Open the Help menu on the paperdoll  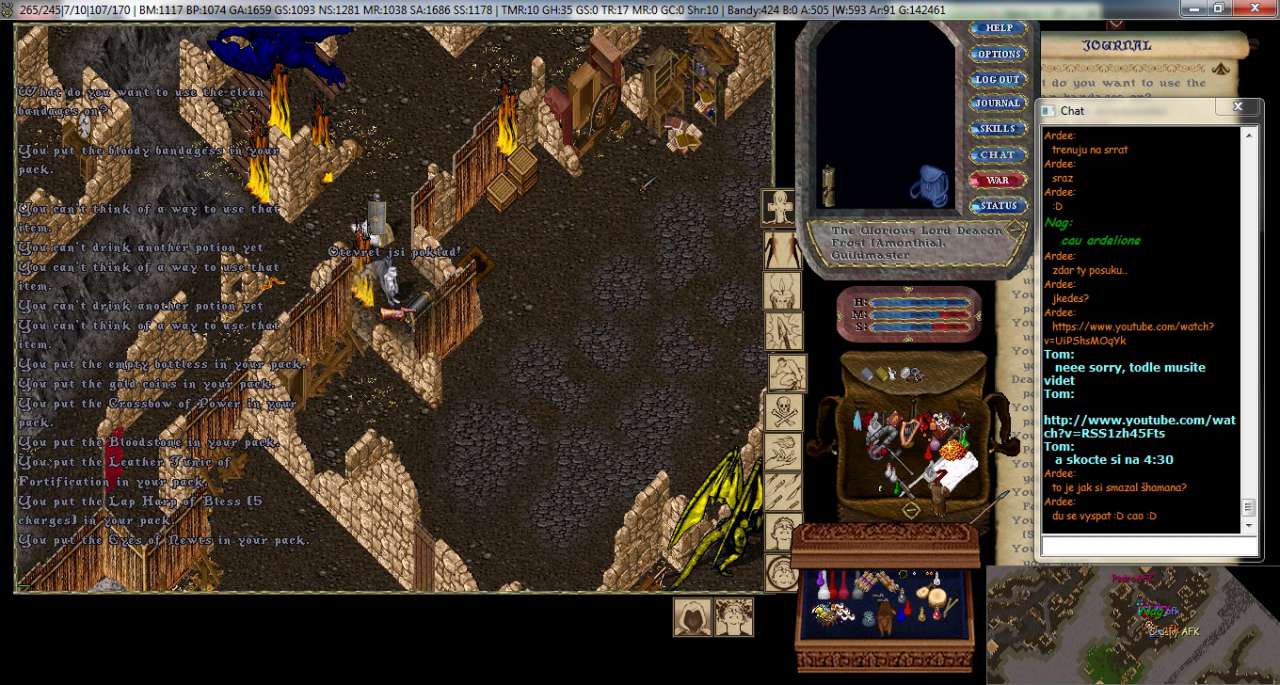pos(997,28)
